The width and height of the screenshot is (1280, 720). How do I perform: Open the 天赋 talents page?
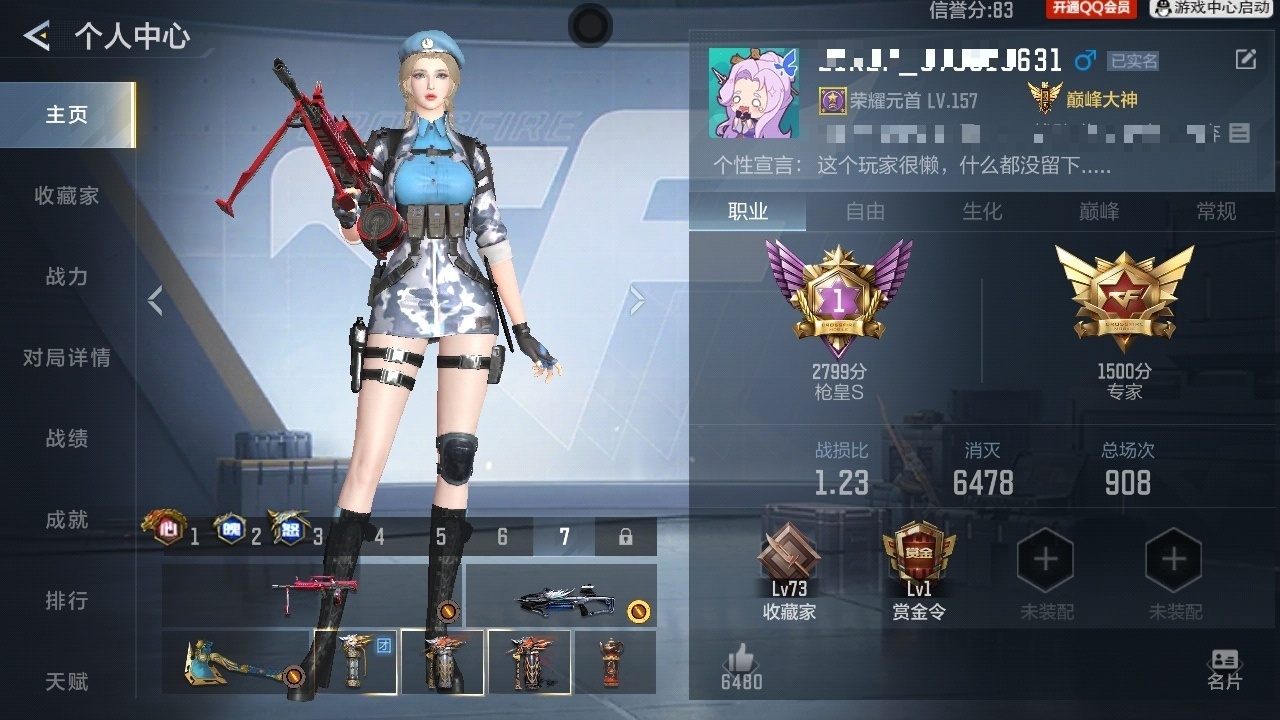67,682
